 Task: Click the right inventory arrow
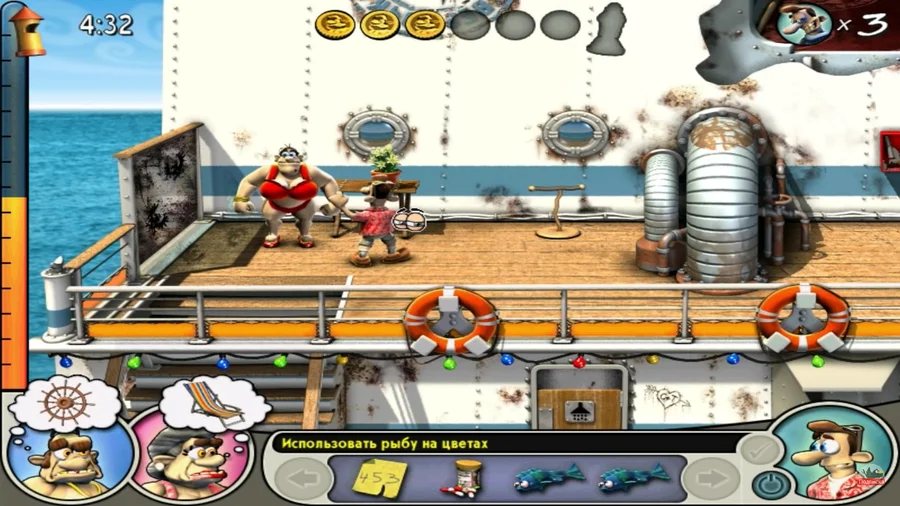point(717,478)
